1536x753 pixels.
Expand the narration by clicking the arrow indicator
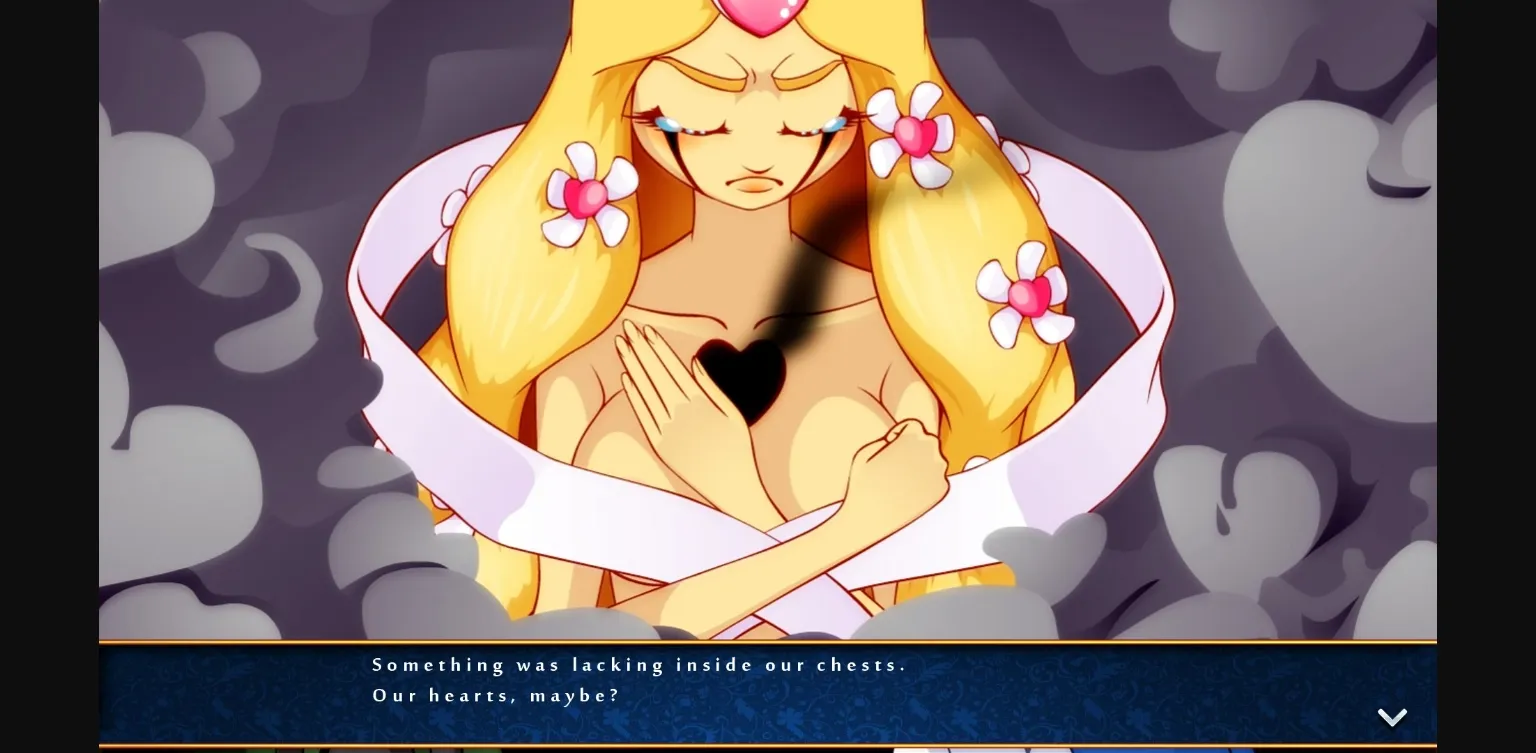(1392, 717)
